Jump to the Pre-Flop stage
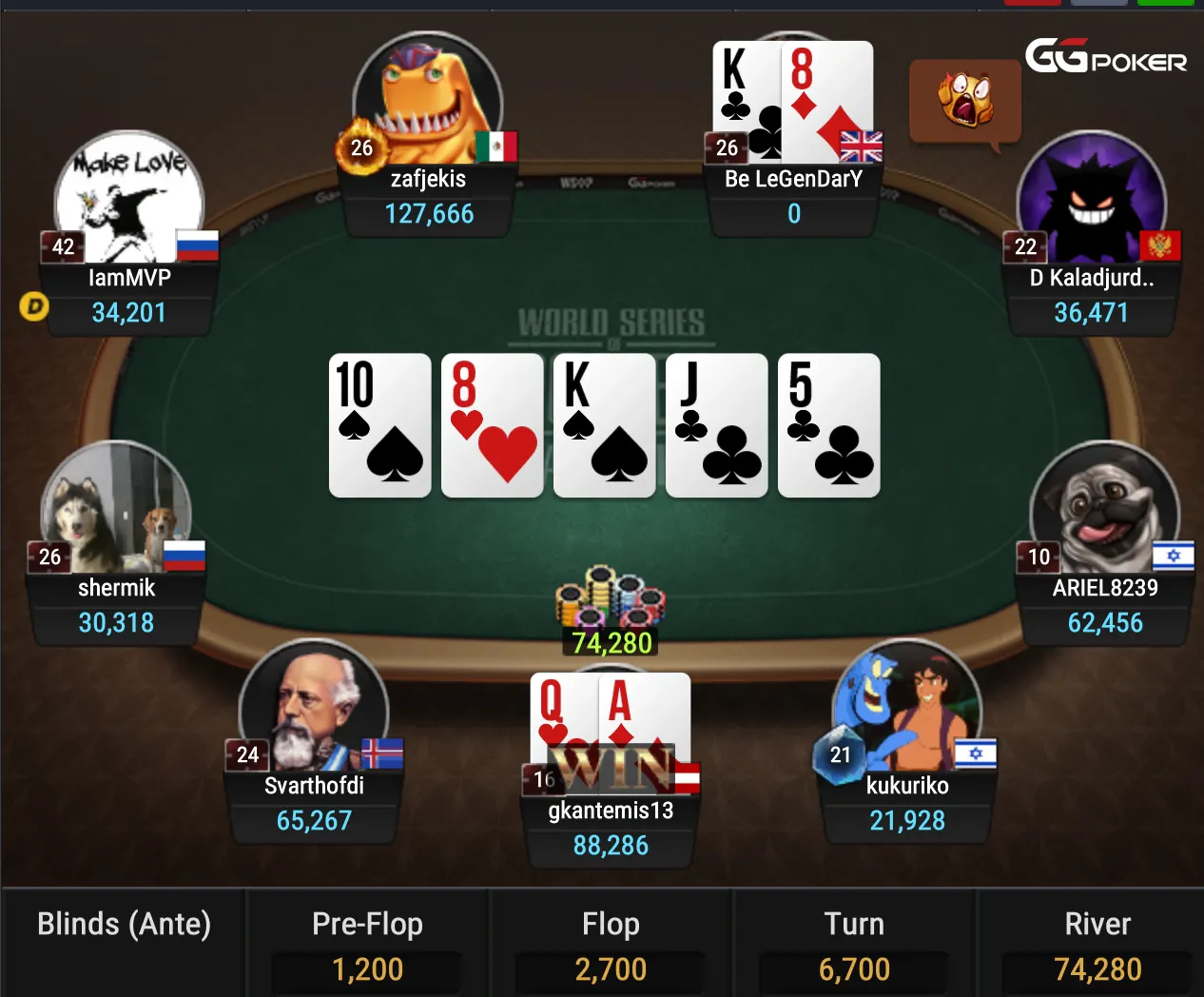This screenshot has height=997, width=1204. (x=367, y=943)
